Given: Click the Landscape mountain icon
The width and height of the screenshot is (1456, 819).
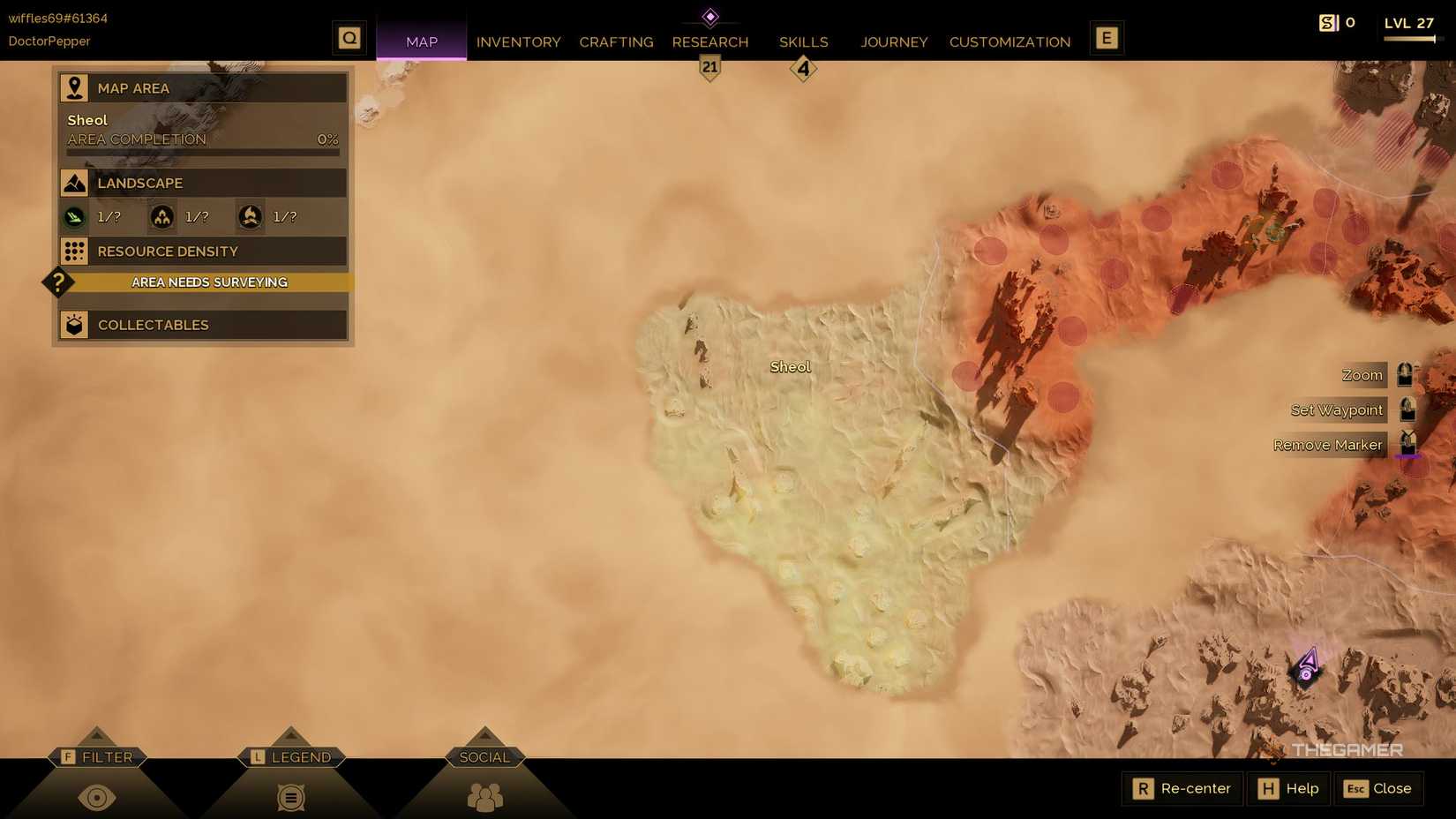Looking at the screenshot, I should 74,182.
